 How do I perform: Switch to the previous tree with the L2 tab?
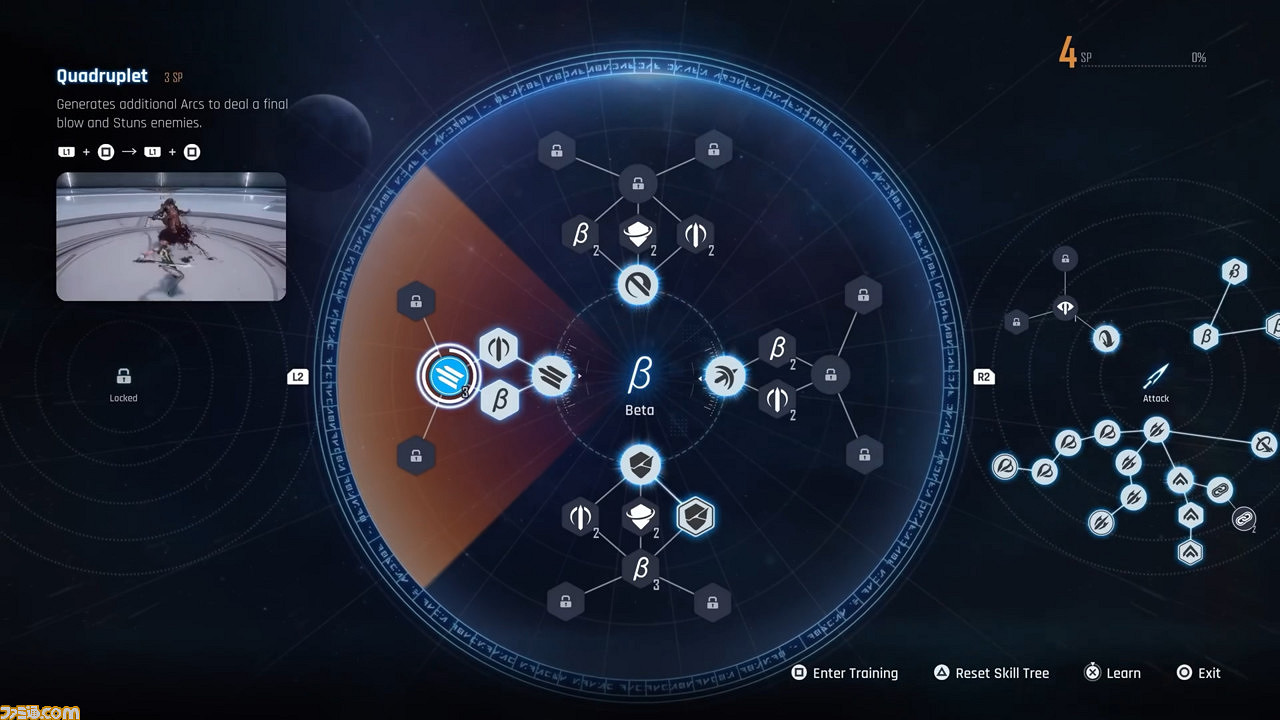(x=297, y=376)
